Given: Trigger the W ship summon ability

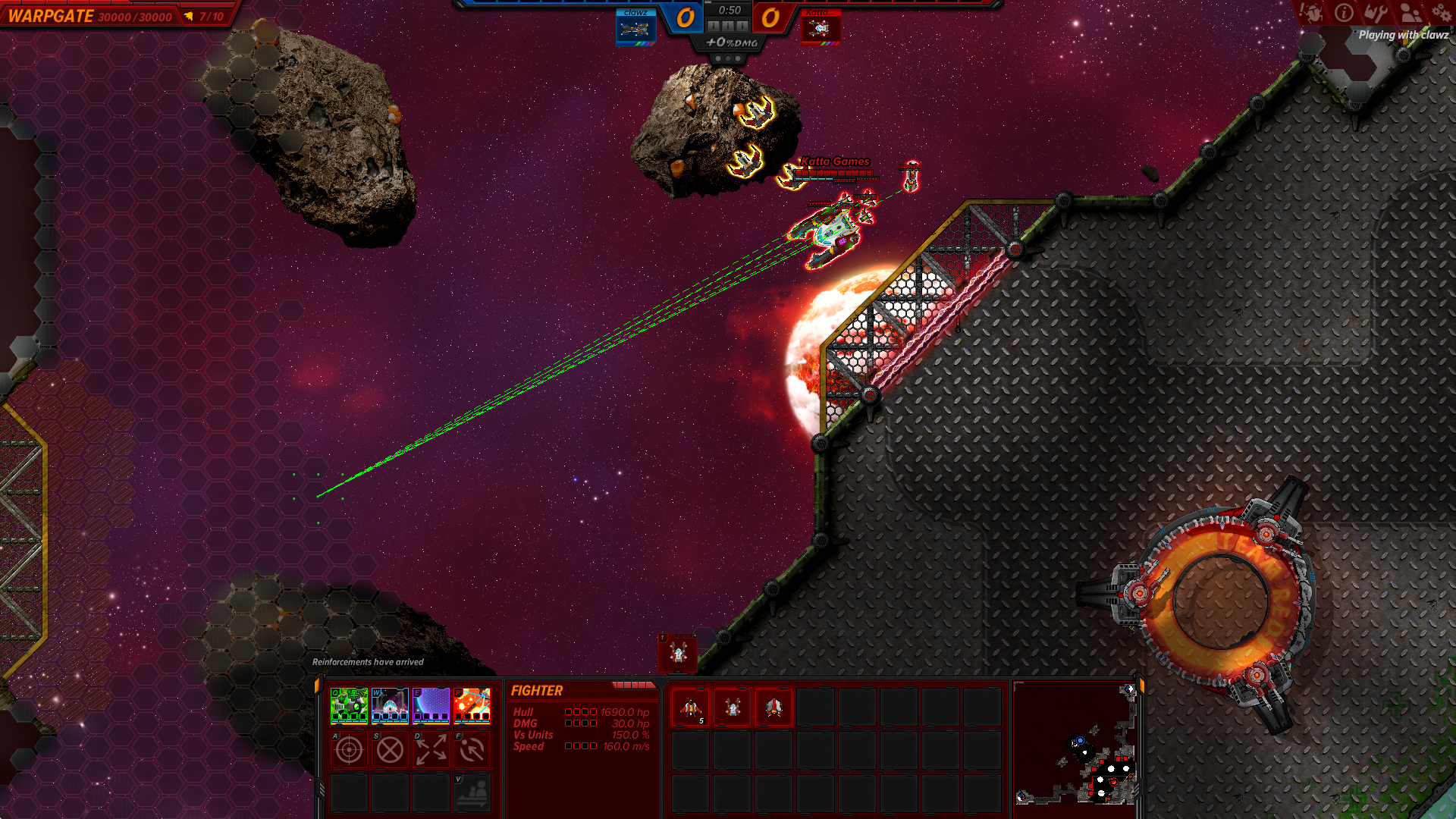Looking at the screenshot, I should 390,705.
